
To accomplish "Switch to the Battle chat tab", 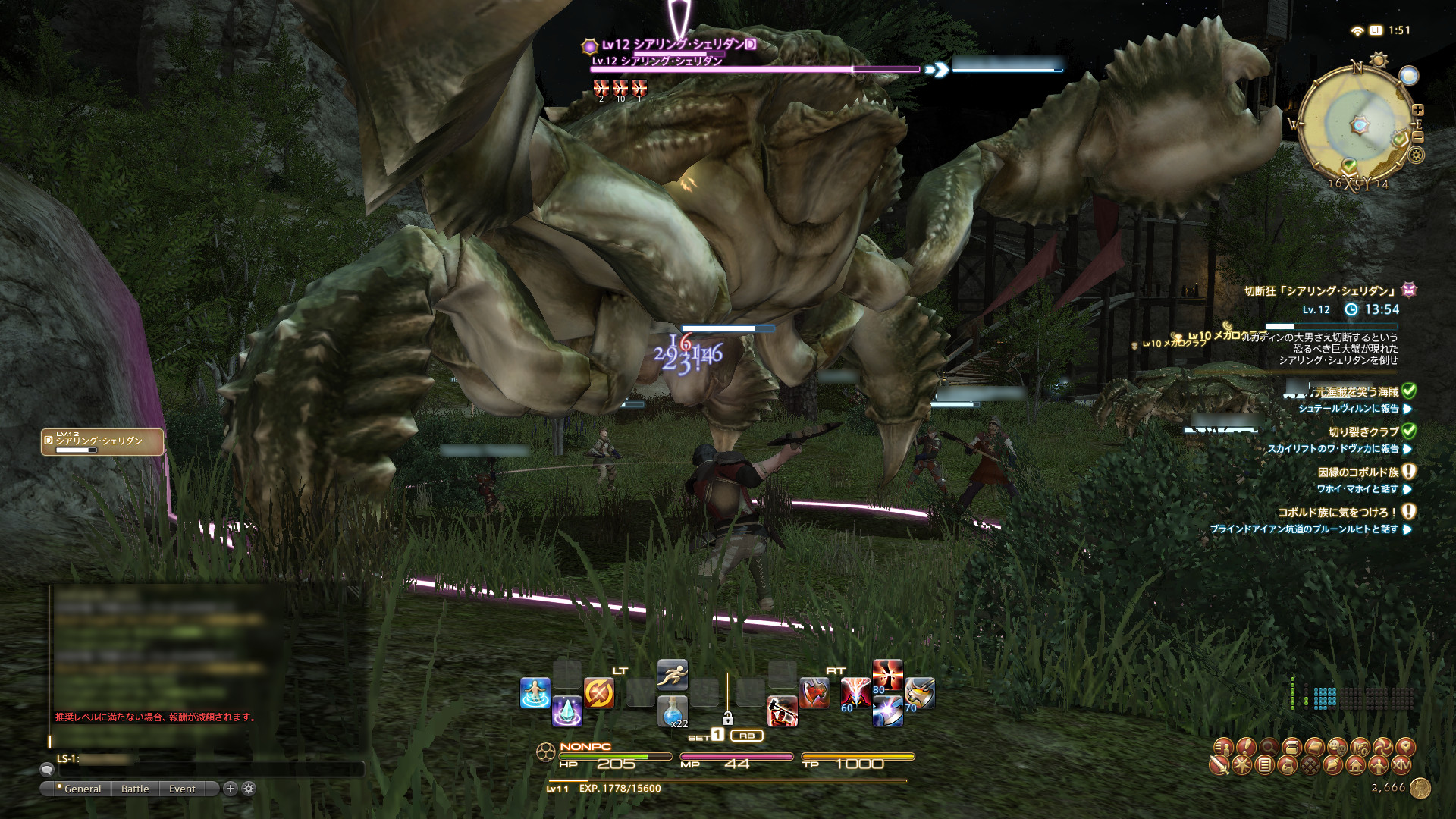I will point(135,789).
